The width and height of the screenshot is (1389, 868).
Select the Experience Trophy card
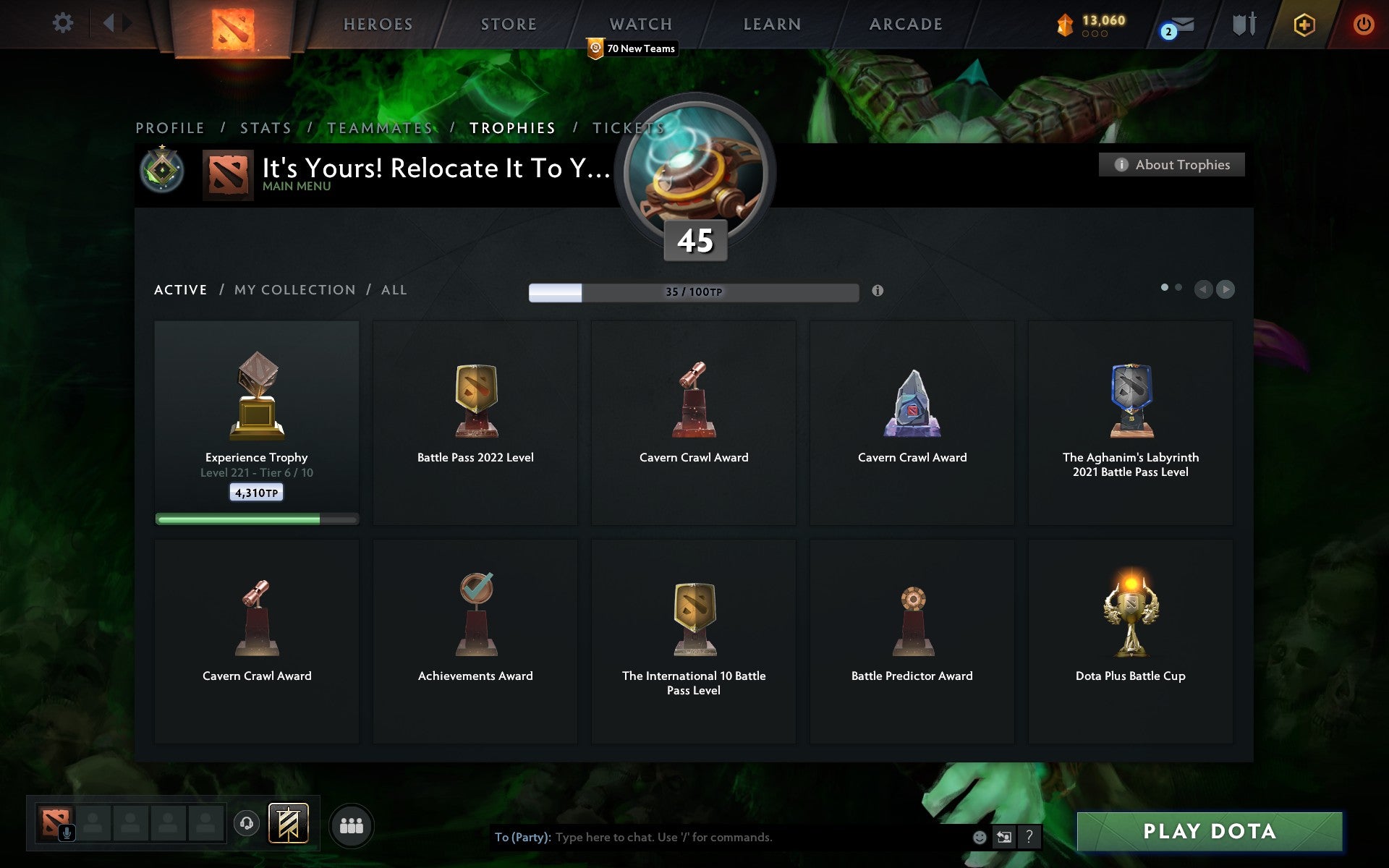[x=256, y=422]
